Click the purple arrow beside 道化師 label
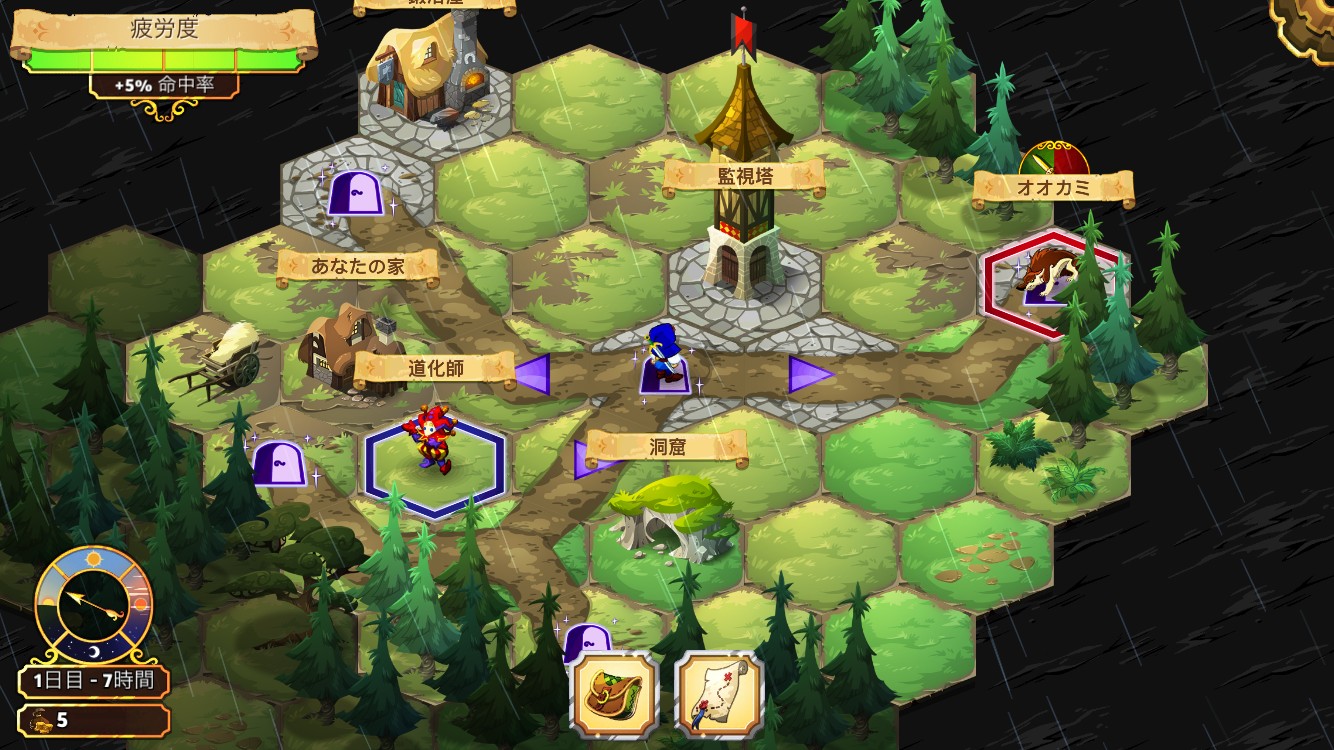 (x=531, y=374)
